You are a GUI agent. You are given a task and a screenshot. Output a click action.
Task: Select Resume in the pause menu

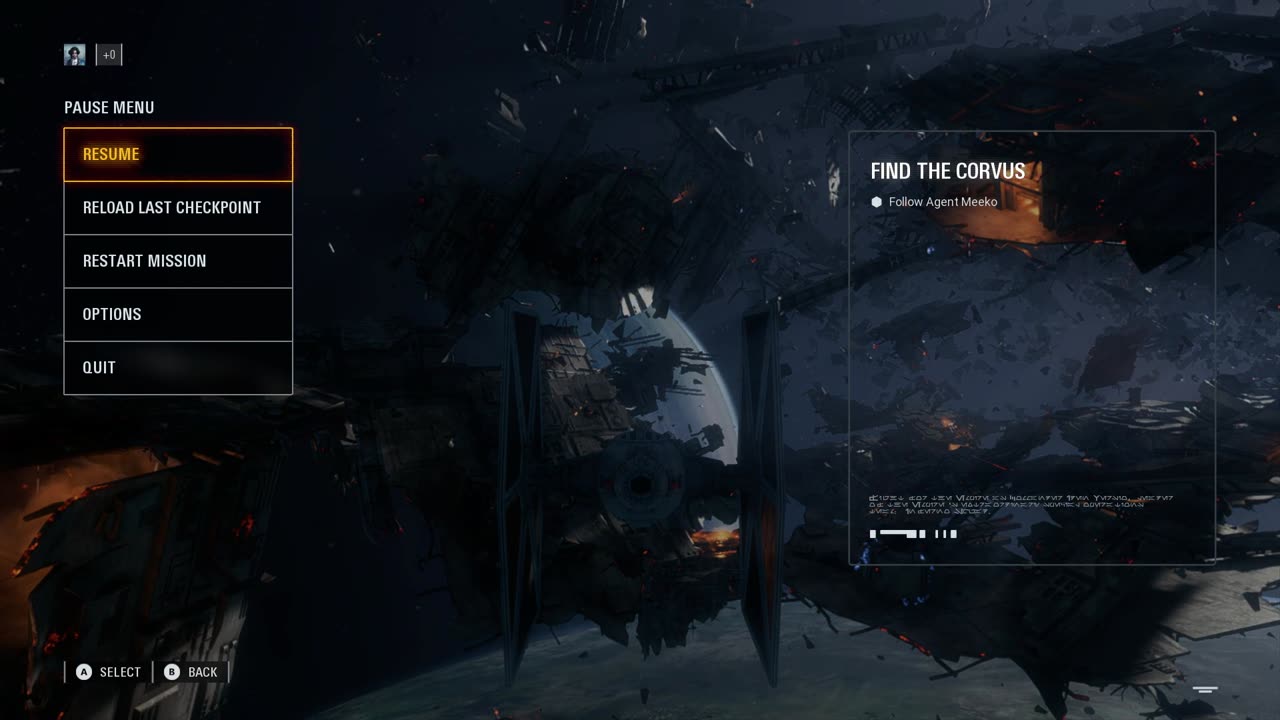tap(178, 154)
